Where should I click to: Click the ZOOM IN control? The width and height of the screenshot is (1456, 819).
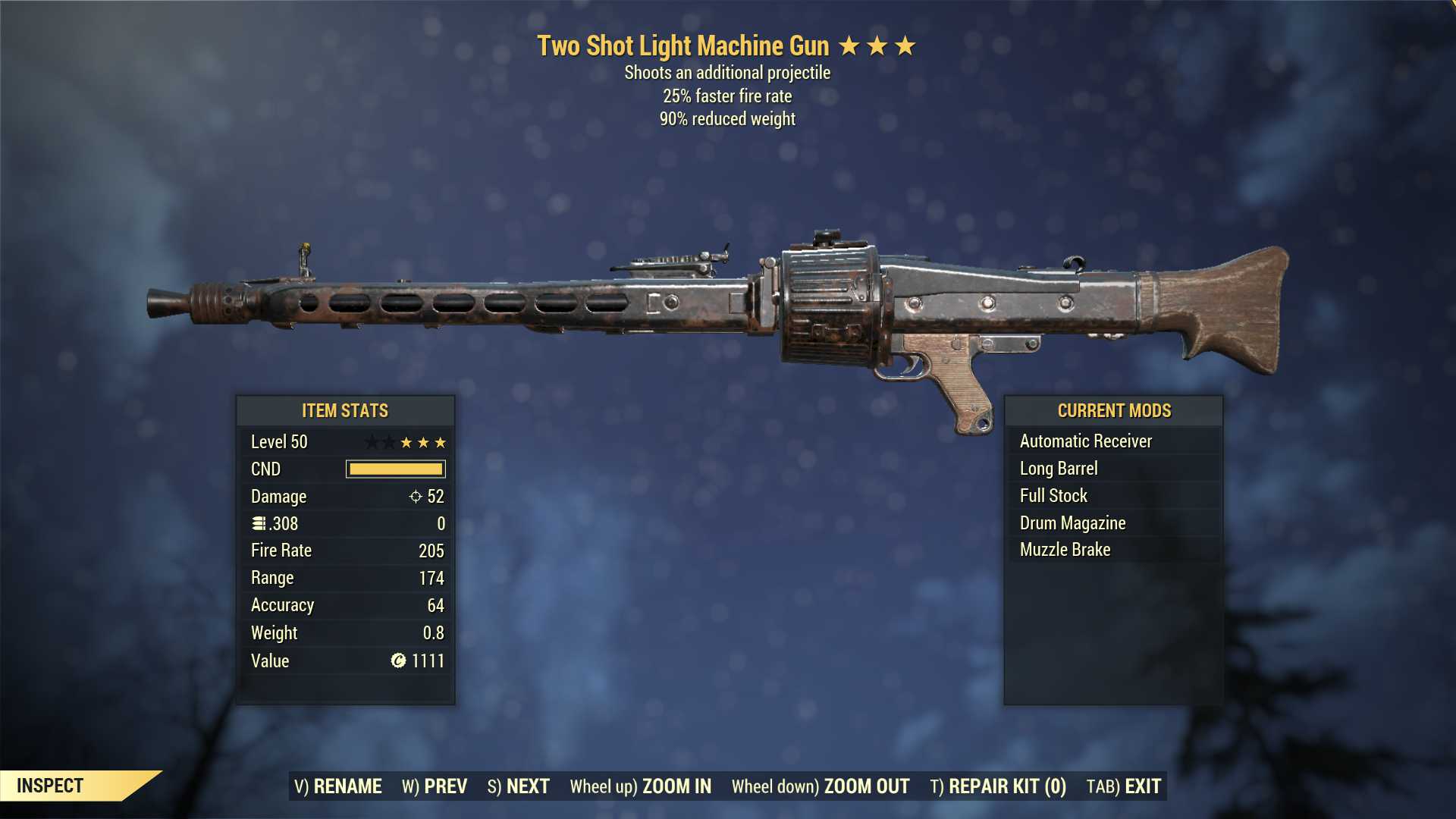click(x=677, y=786)
